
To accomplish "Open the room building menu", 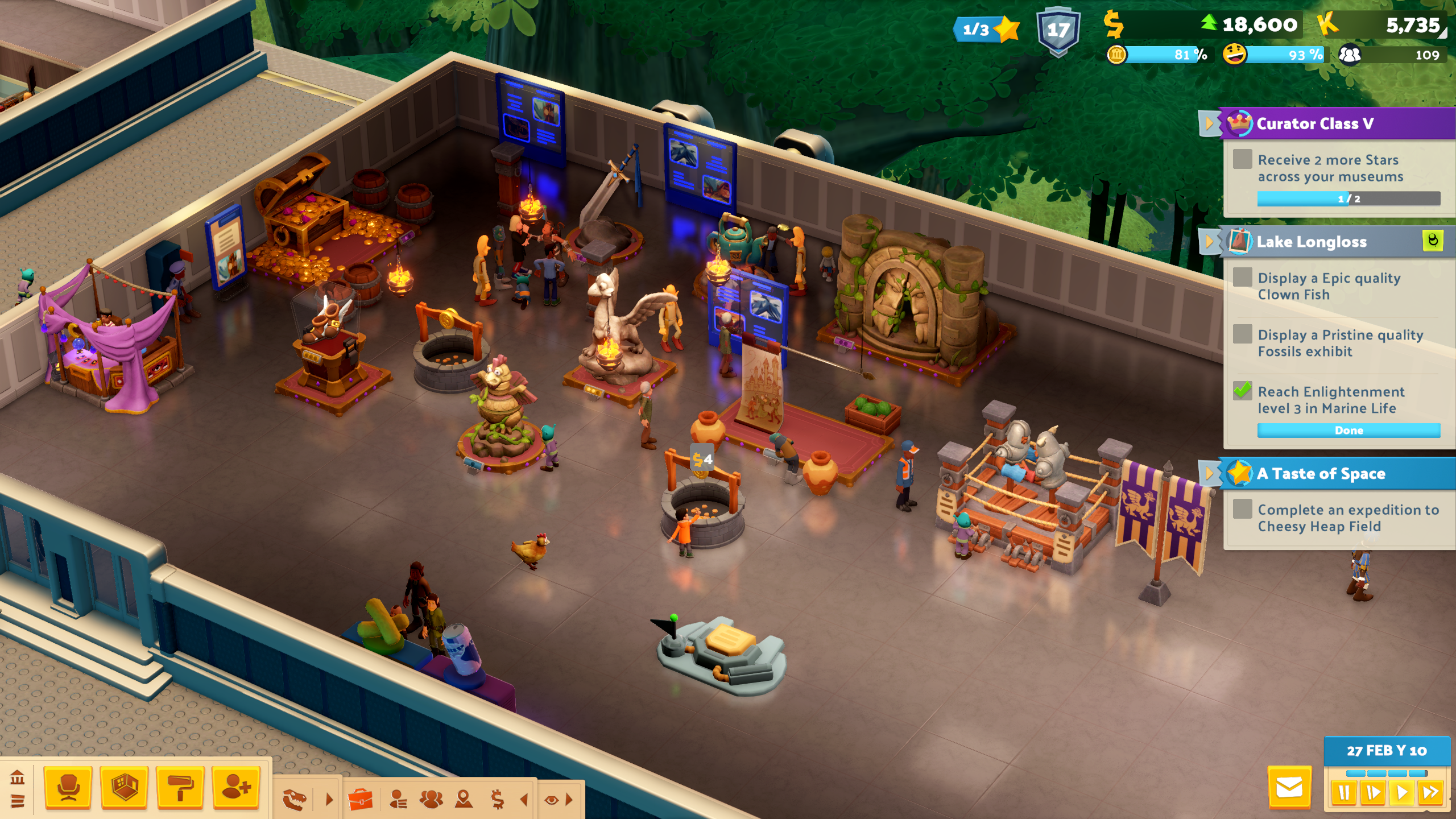I will pyautogui.click(x=123, y=788).
